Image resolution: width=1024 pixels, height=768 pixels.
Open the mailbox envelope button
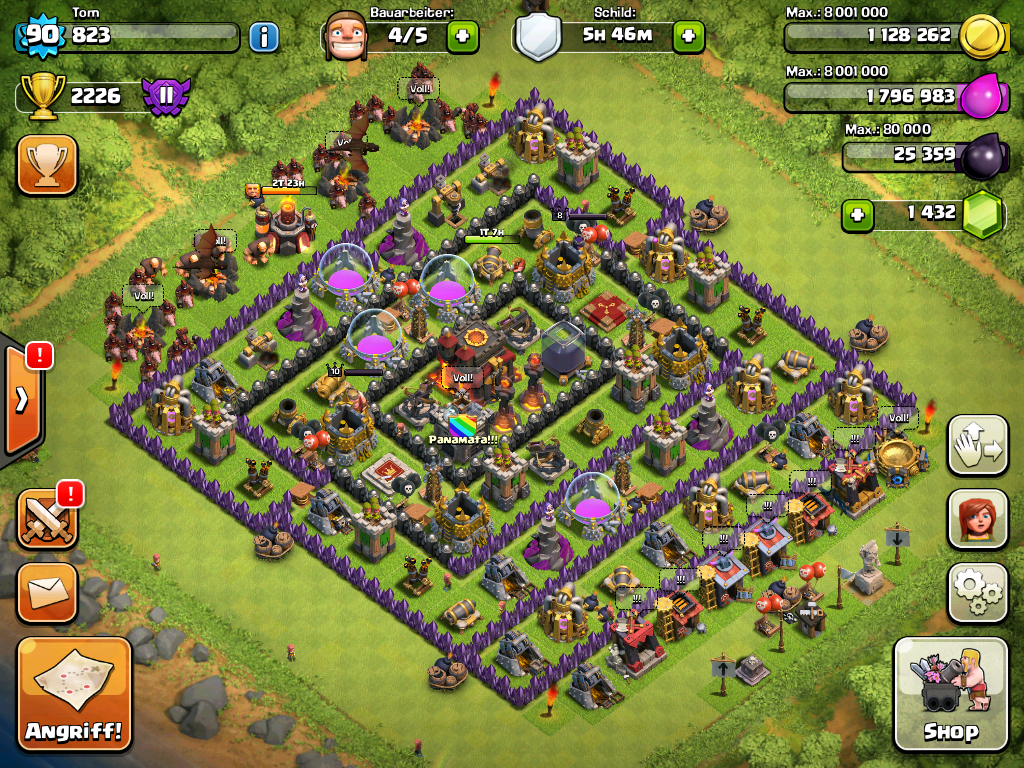pos(47,592)
